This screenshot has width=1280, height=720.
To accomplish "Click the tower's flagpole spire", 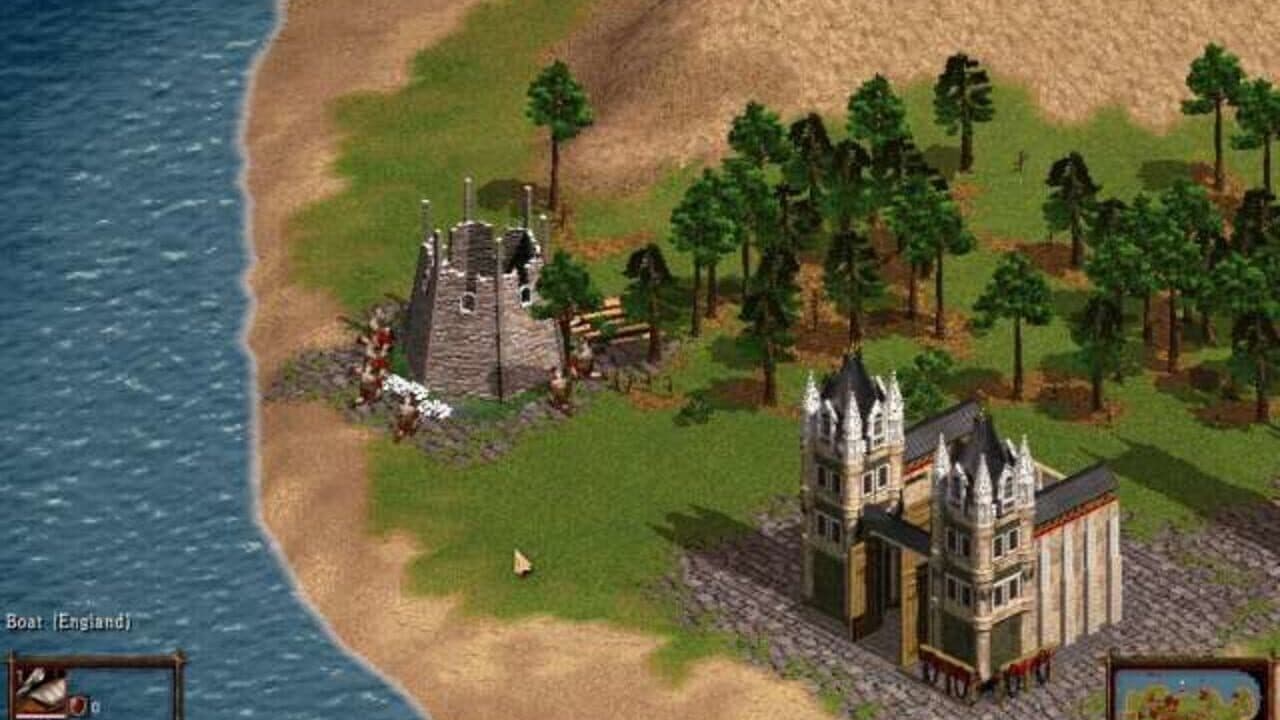I will click(466, 195).
